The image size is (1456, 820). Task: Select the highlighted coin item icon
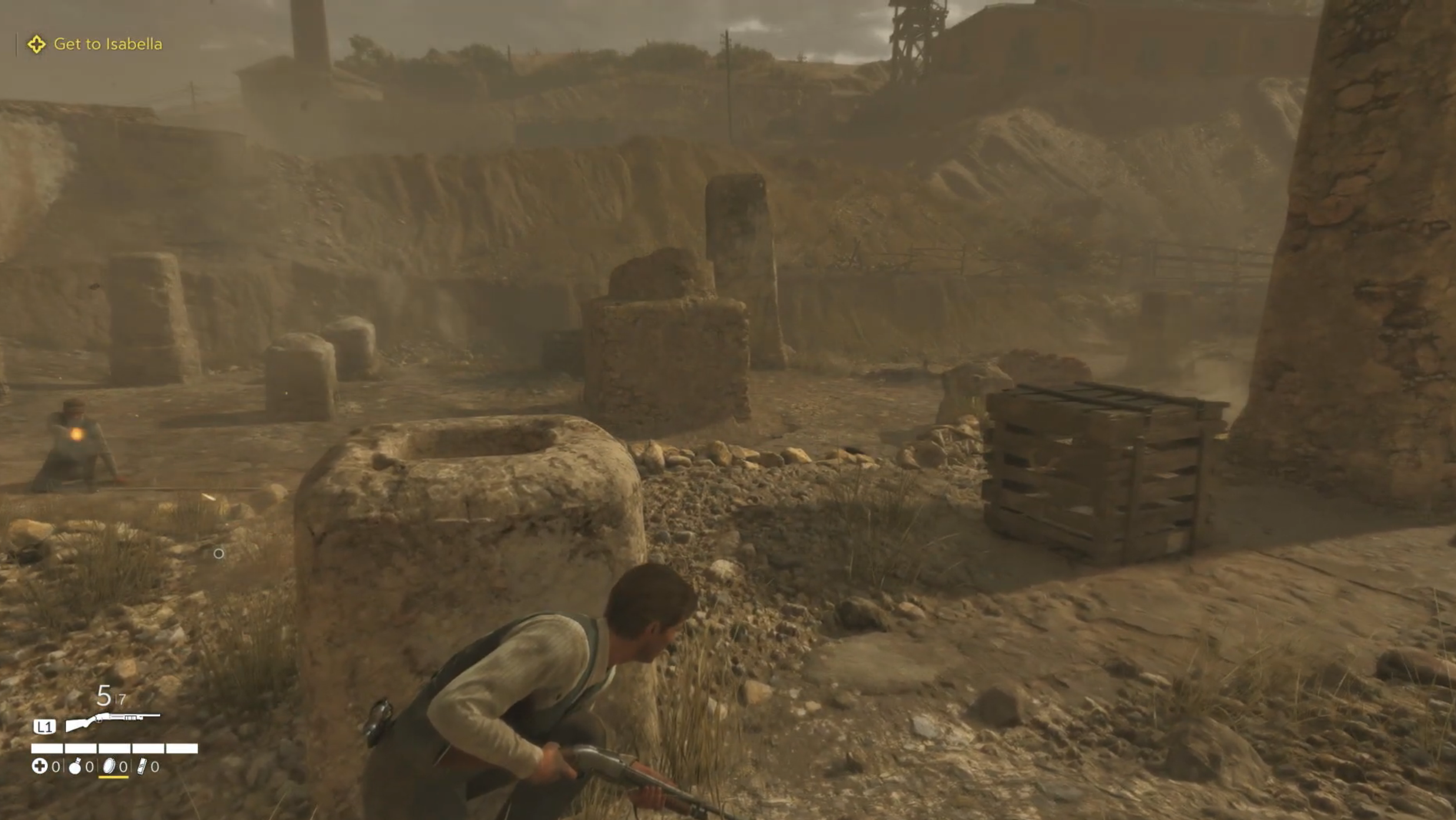110,766
